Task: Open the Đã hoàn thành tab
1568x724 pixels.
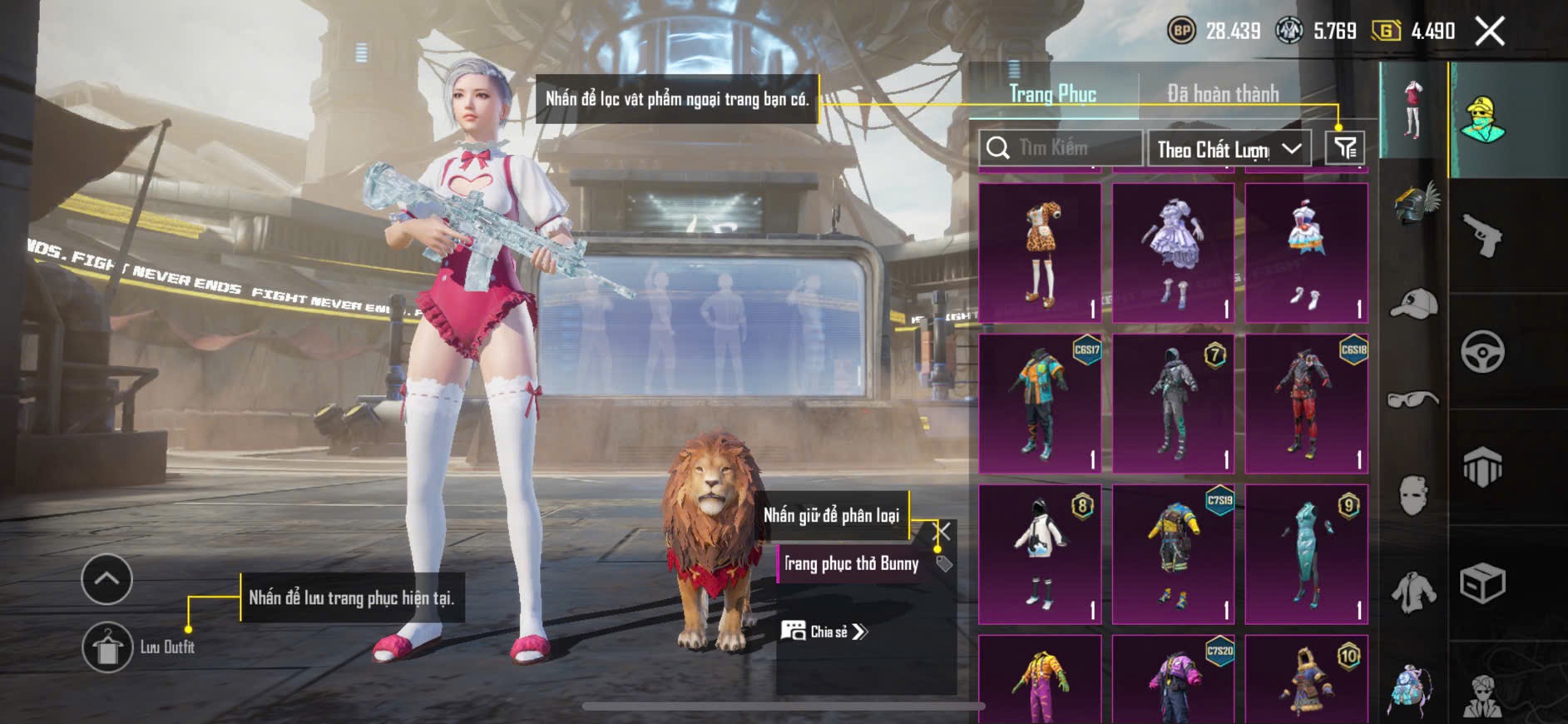Action: (1222, 94)
